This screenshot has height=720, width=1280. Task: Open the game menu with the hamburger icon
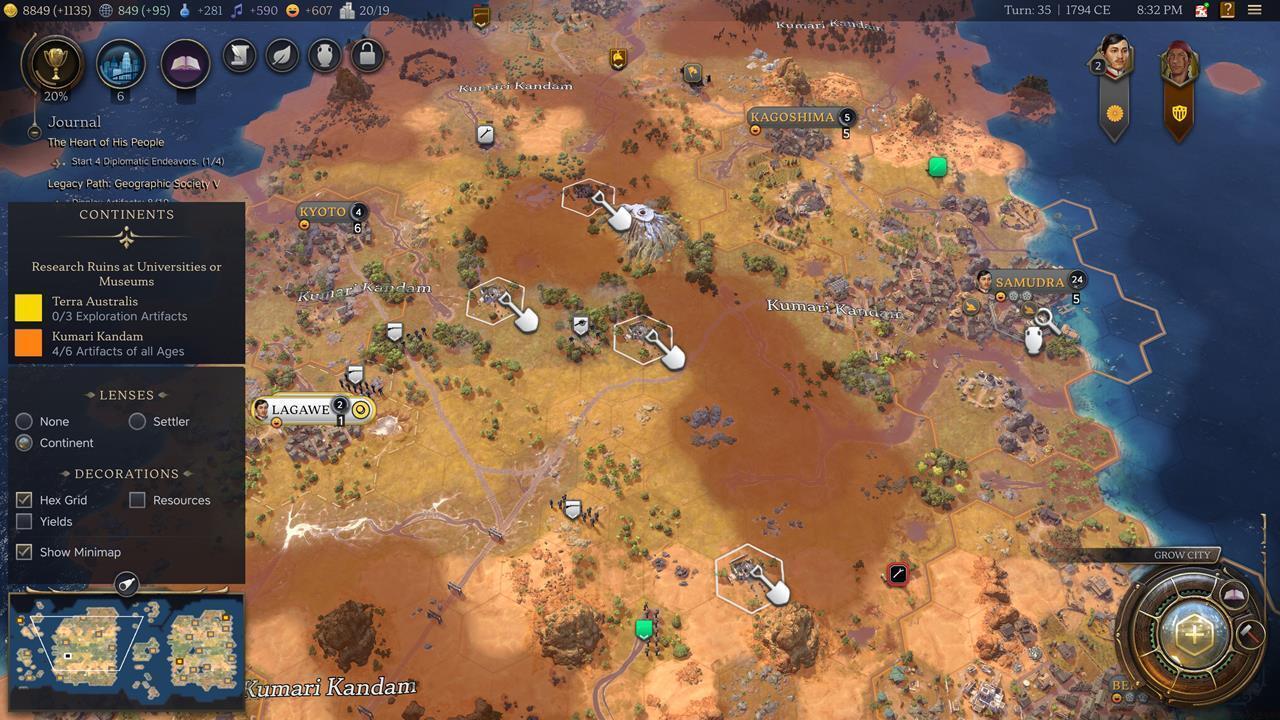pos(1254,9)
